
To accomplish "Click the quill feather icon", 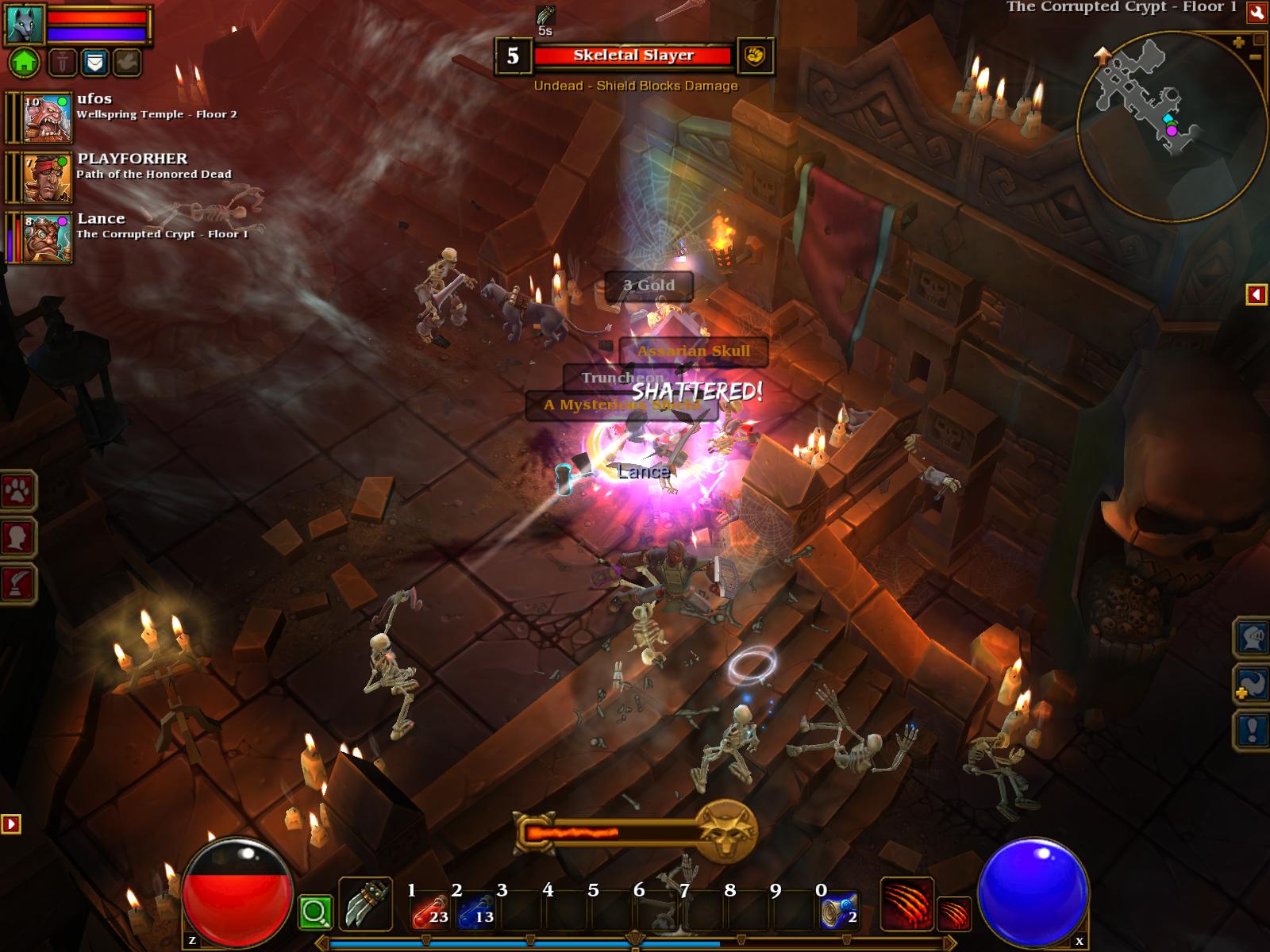I will click(x=17, y=585).
